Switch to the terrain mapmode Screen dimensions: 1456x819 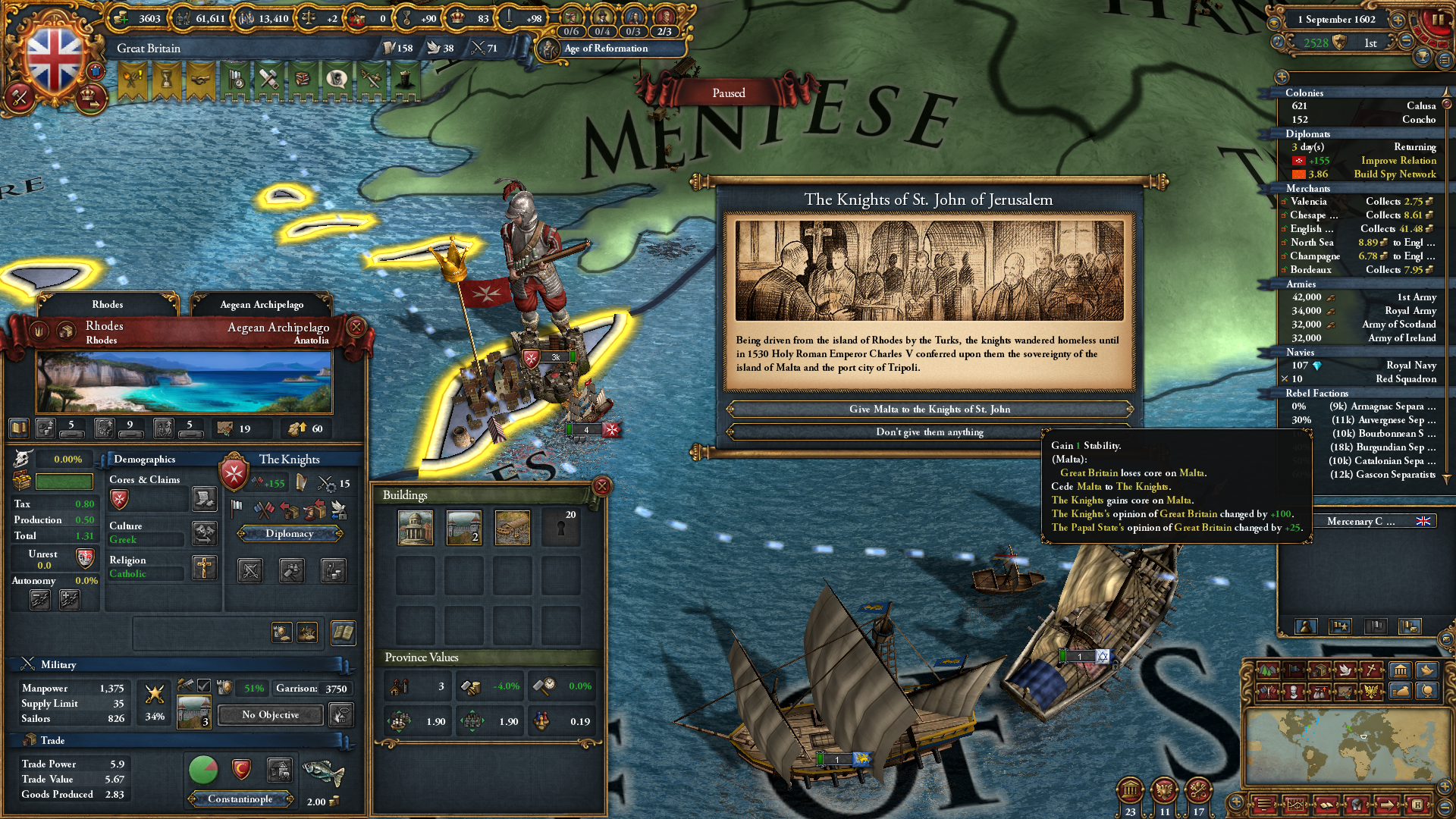pyautogui.click(x=1268, y=671)
